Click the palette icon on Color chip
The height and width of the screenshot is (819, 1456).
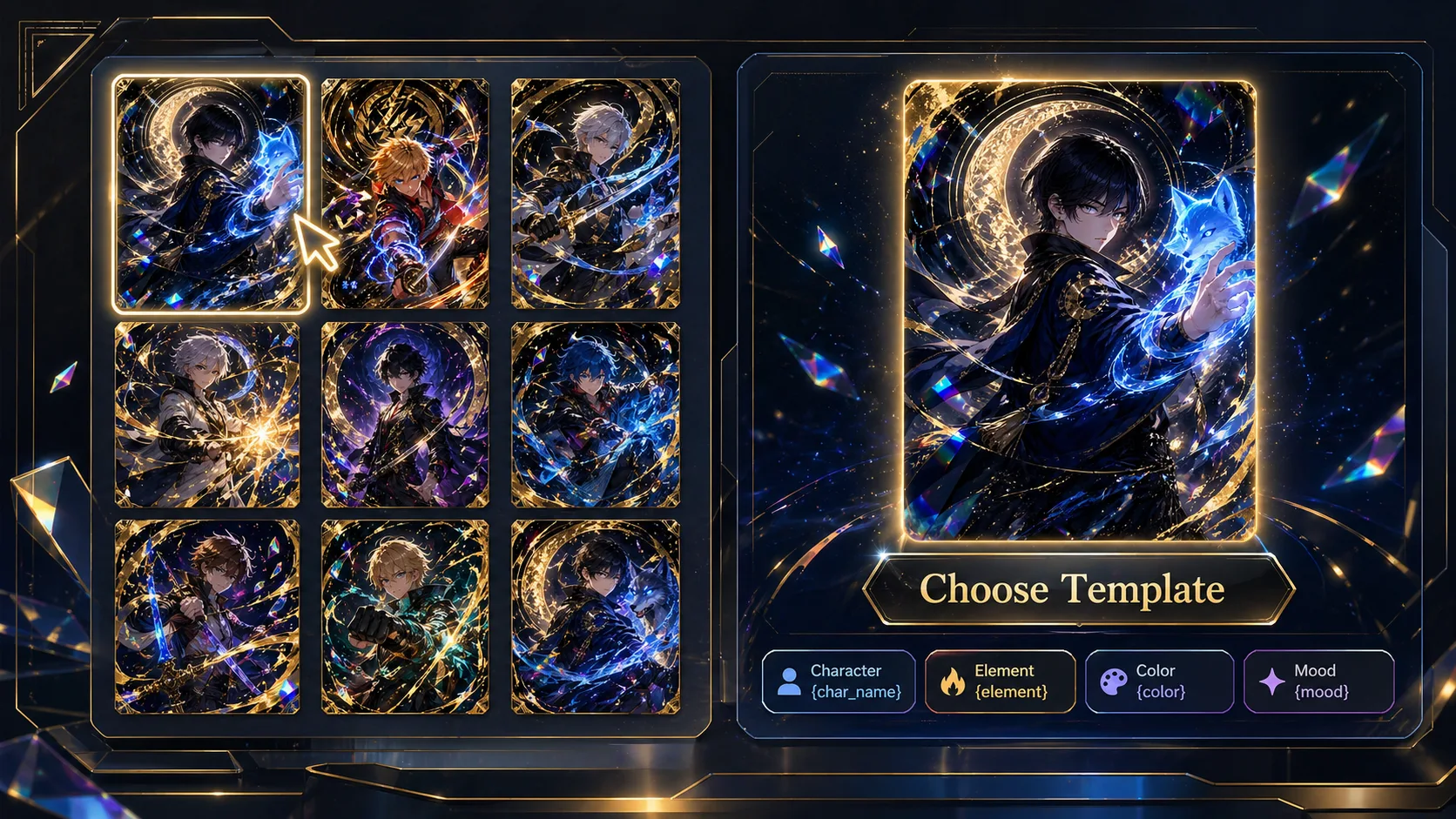[1113, 681]
